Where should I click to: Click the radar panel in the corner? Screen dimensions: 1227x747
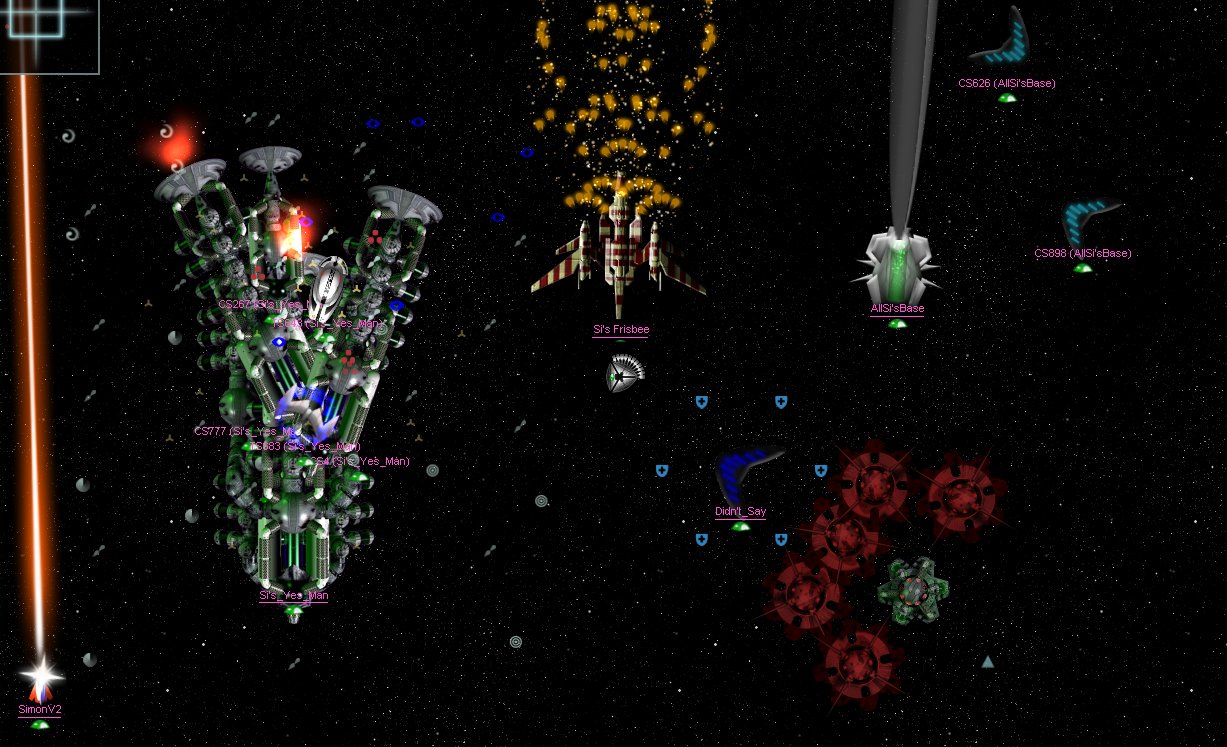click(48, 35)
